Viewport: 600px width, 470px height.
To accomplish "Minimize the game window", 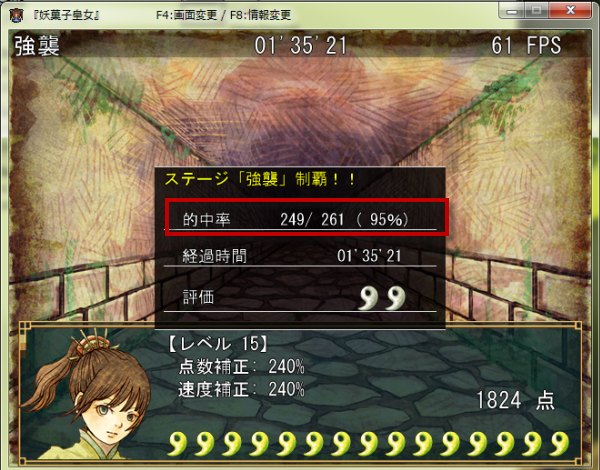I will (512, 9).
